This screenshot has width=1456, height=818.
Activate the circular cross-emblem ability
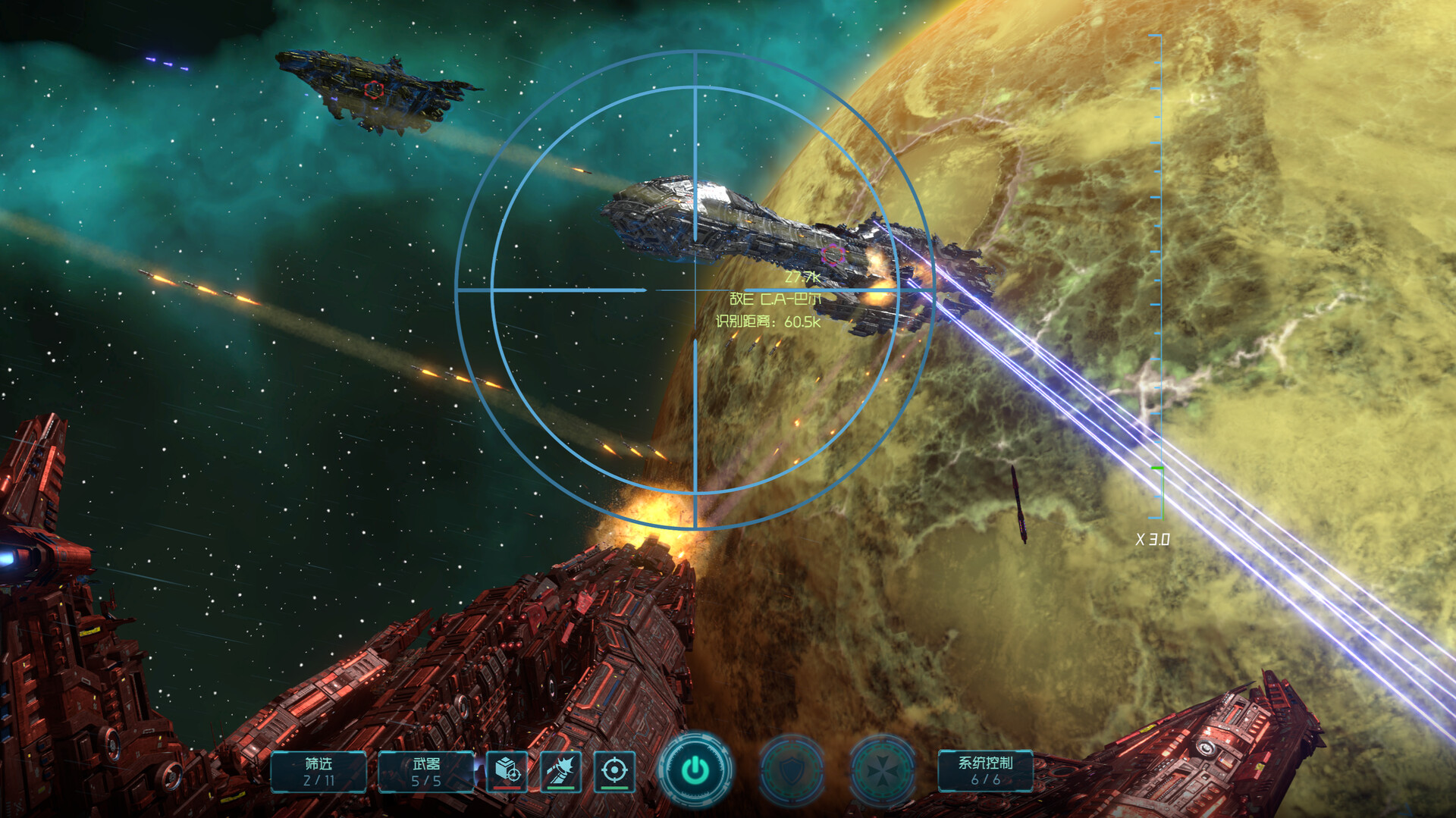click(882, 771)
